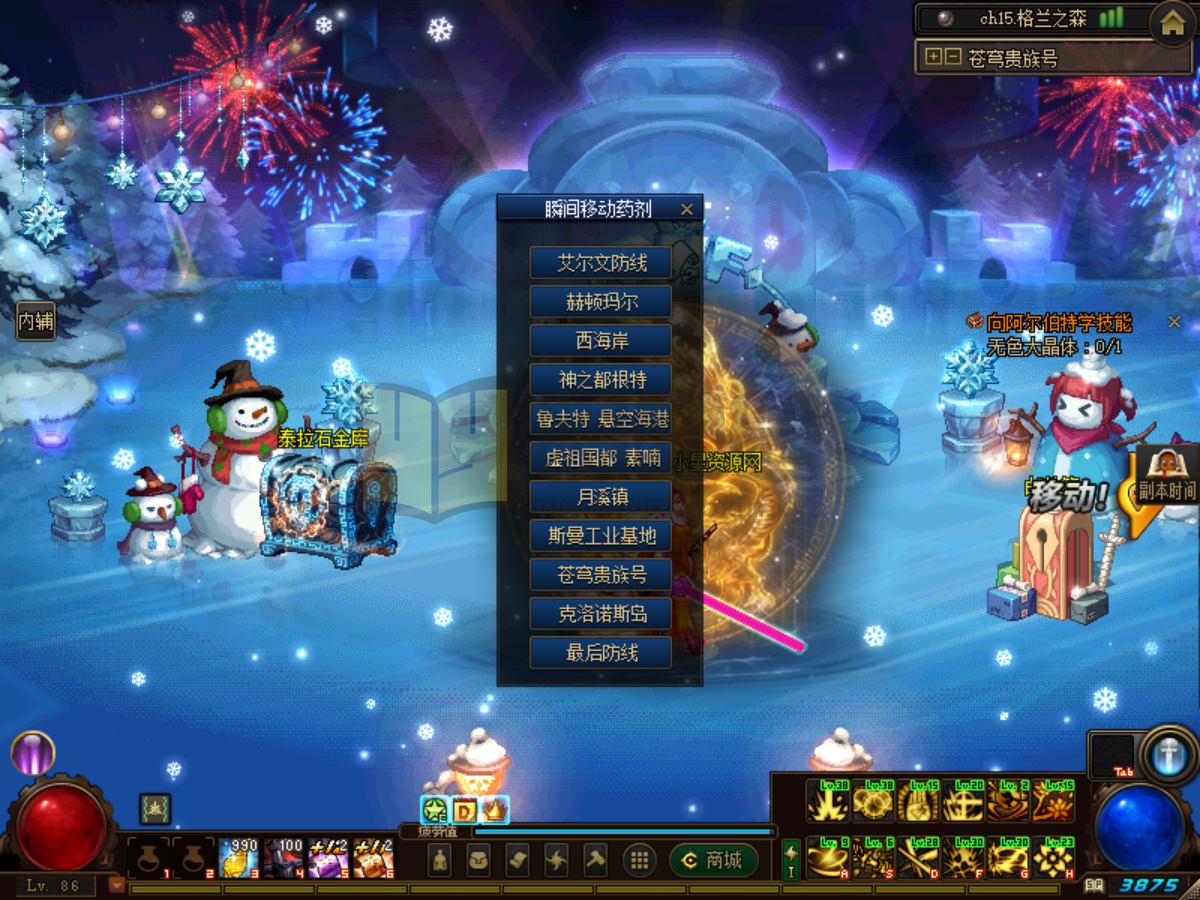The image size is (1200, 900).
Task: Open the 副本时间 dungeon time panel
Action: (x=1166, y=477)
